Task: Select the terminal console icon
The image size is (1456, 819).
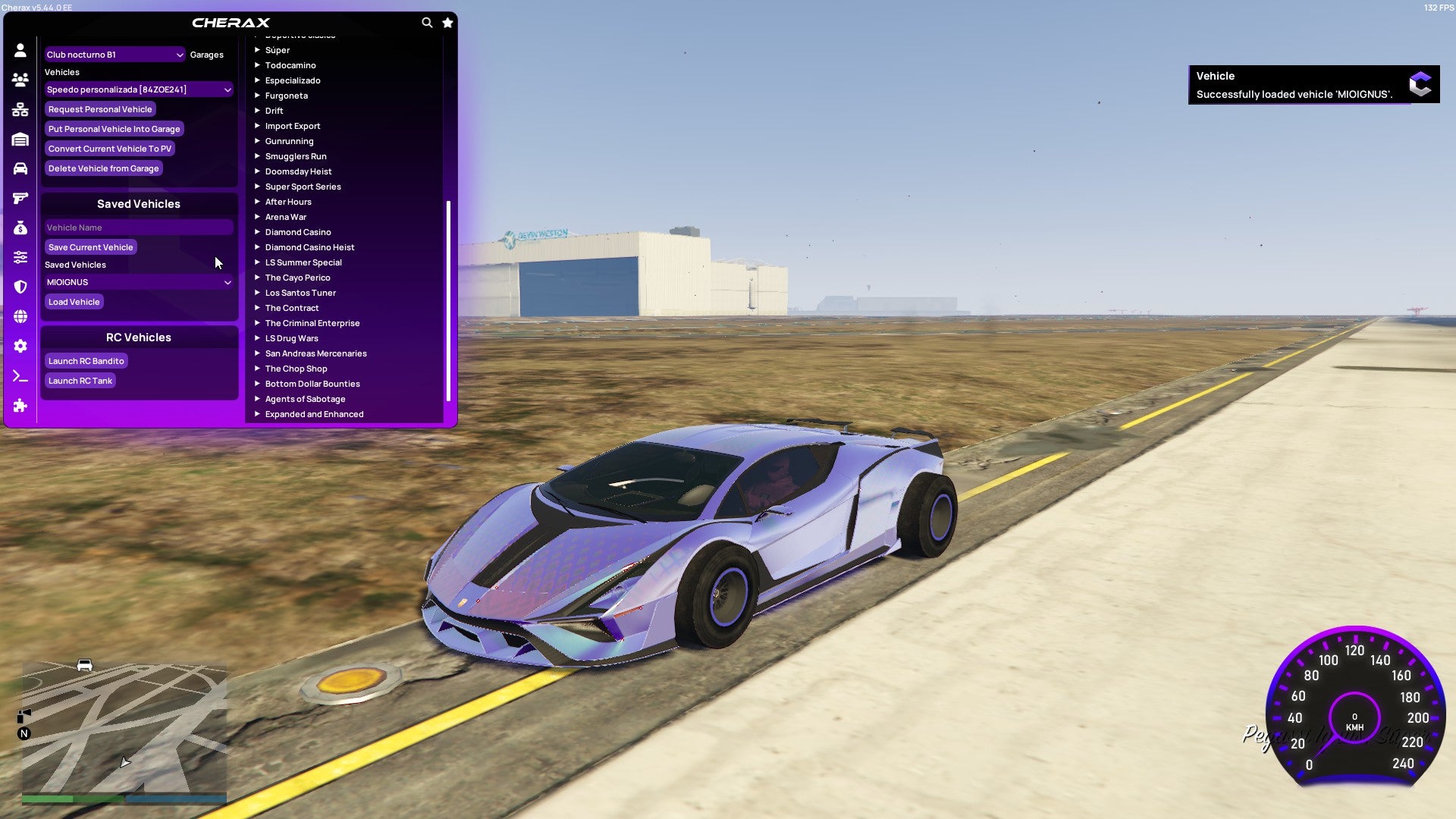Action: tap(20, 374)
